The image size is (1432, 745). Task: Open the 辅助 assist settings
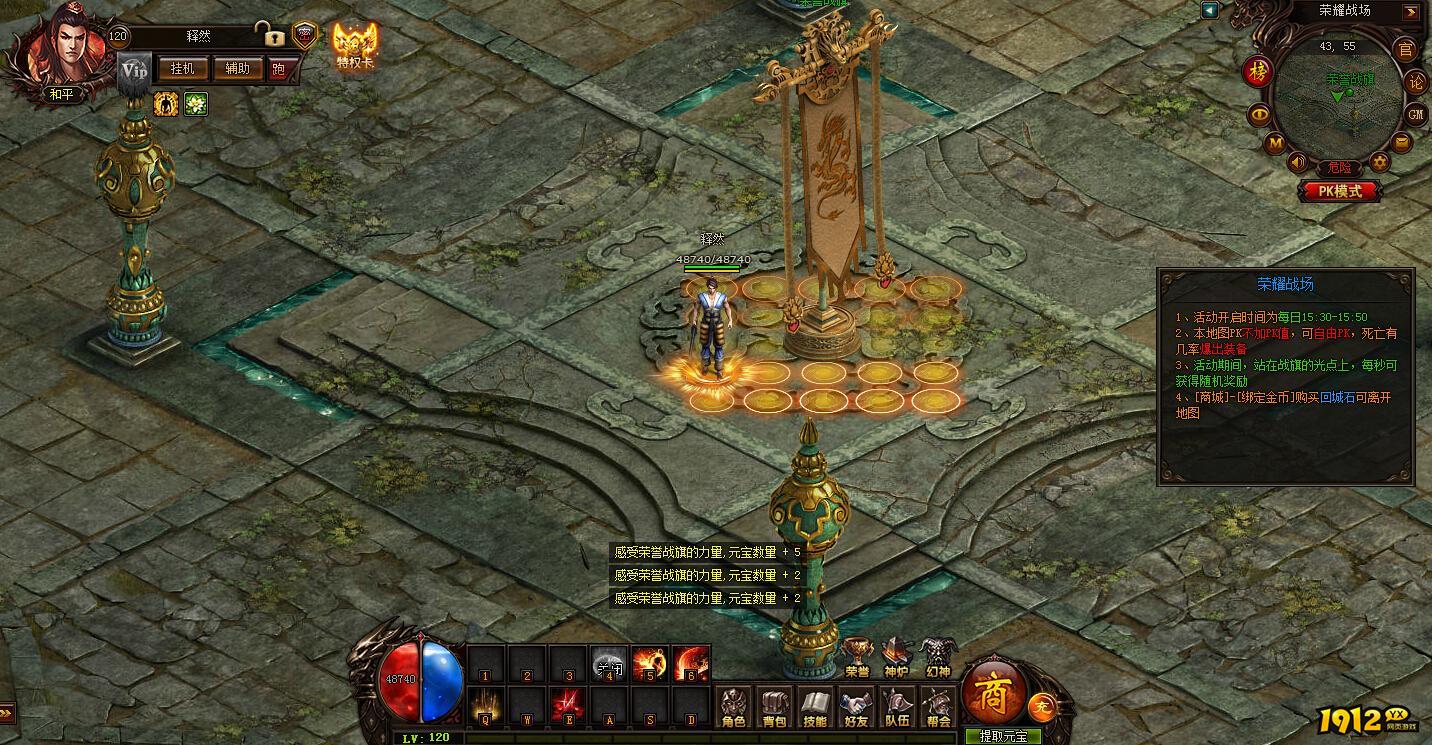click(237, 68)
